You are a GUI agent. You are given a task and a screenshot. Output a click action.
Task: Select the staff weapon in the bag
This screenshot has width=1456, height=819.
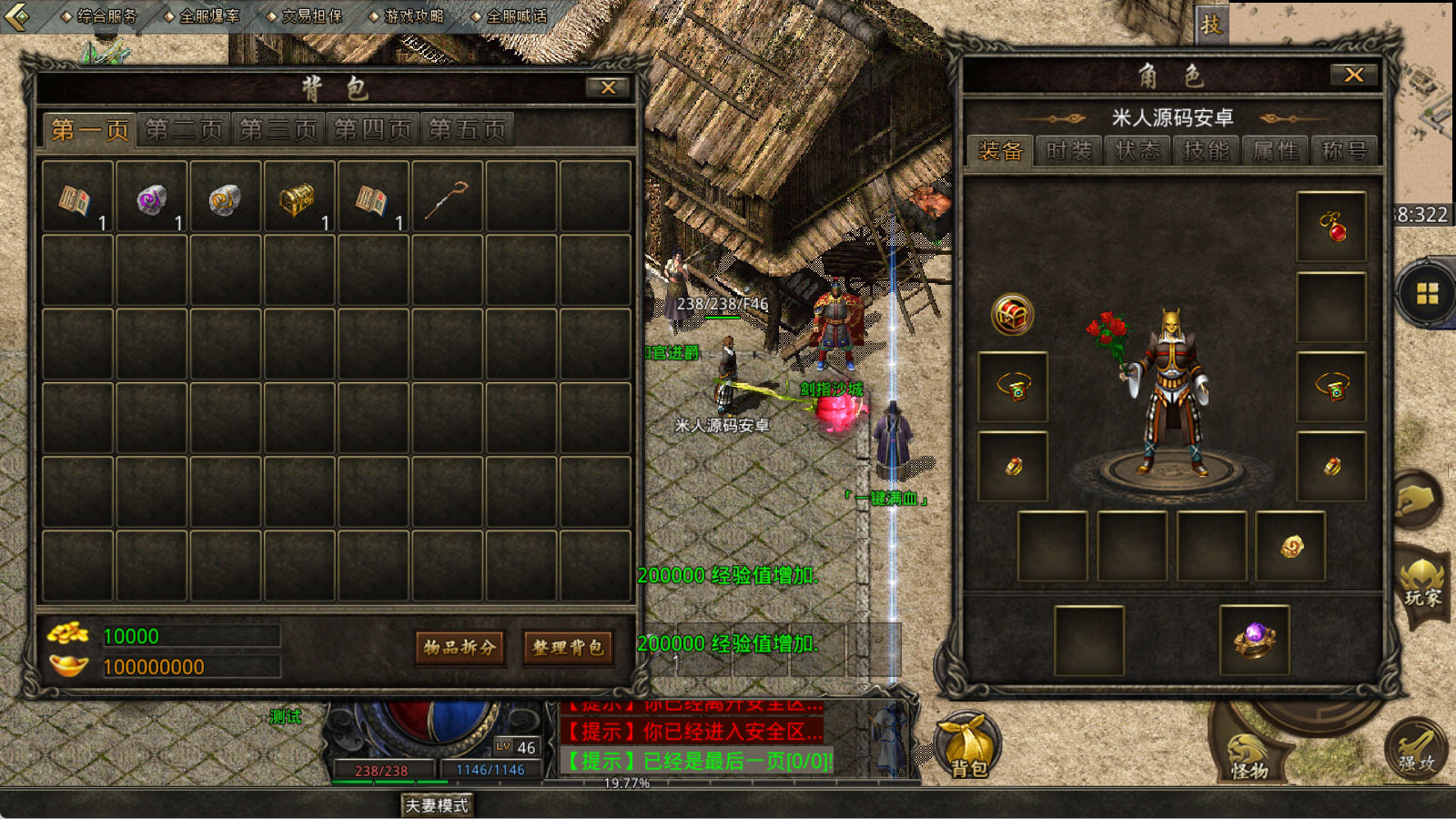click(x=447, y=197)
